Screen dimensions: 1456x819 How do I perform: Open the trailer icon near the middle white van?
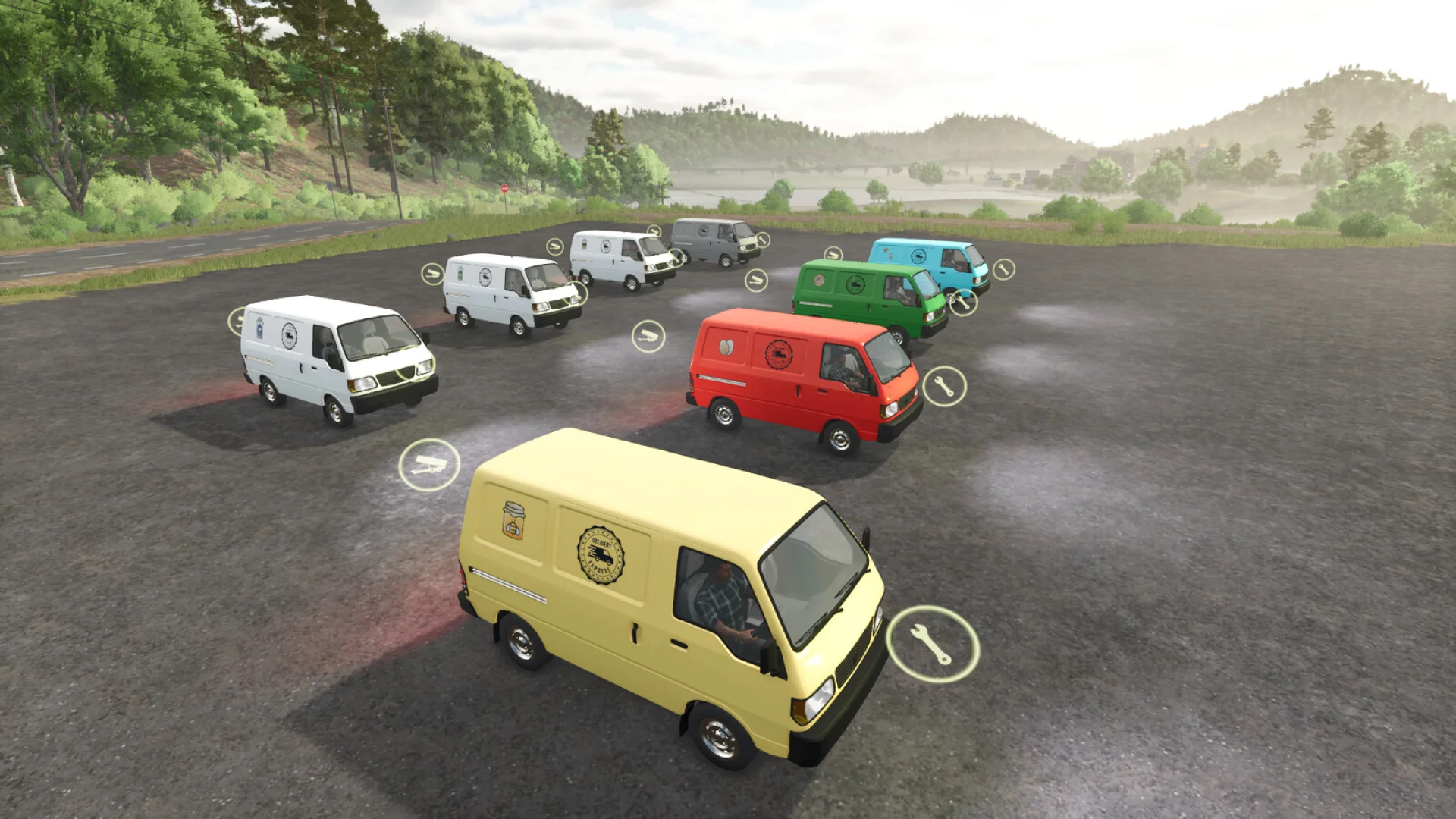434,272
